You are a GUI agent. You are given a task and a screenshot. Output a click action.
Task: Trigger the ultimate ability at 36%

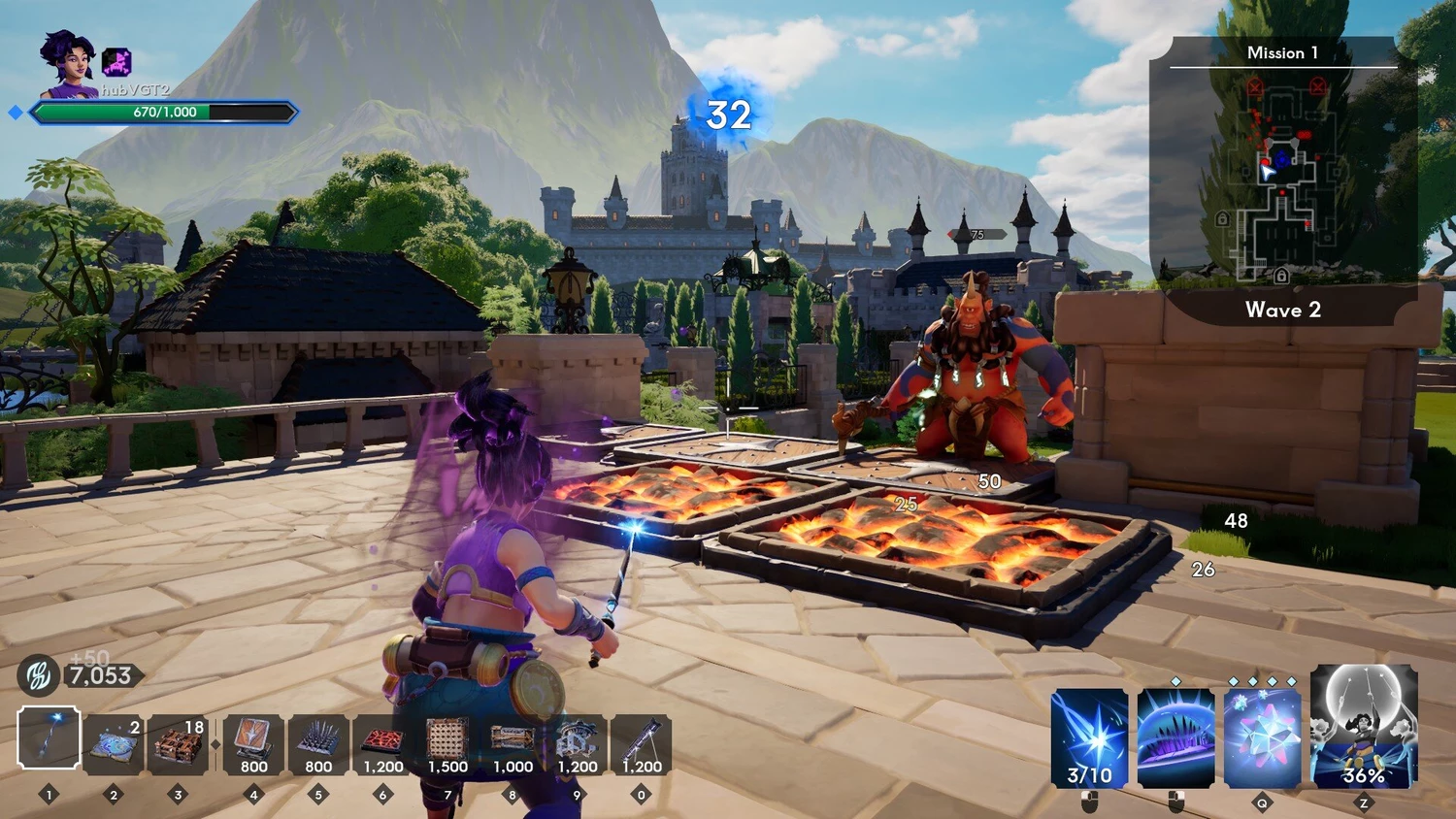pyautogui.click(x=1363, y=726)
